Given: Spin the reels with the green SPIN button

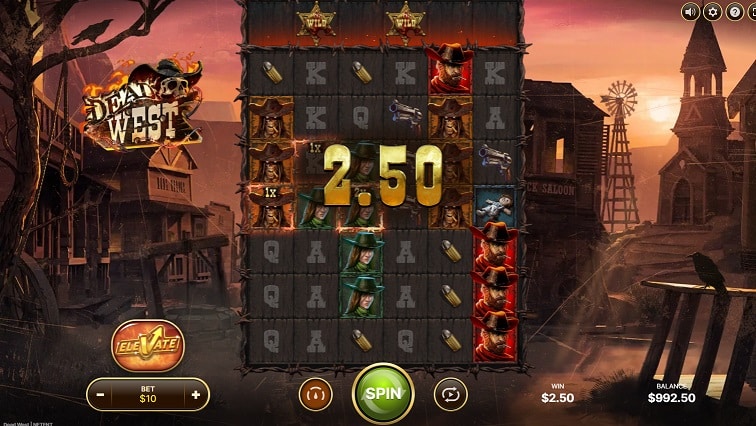Looking at the screenshot, I should (383, 393).
